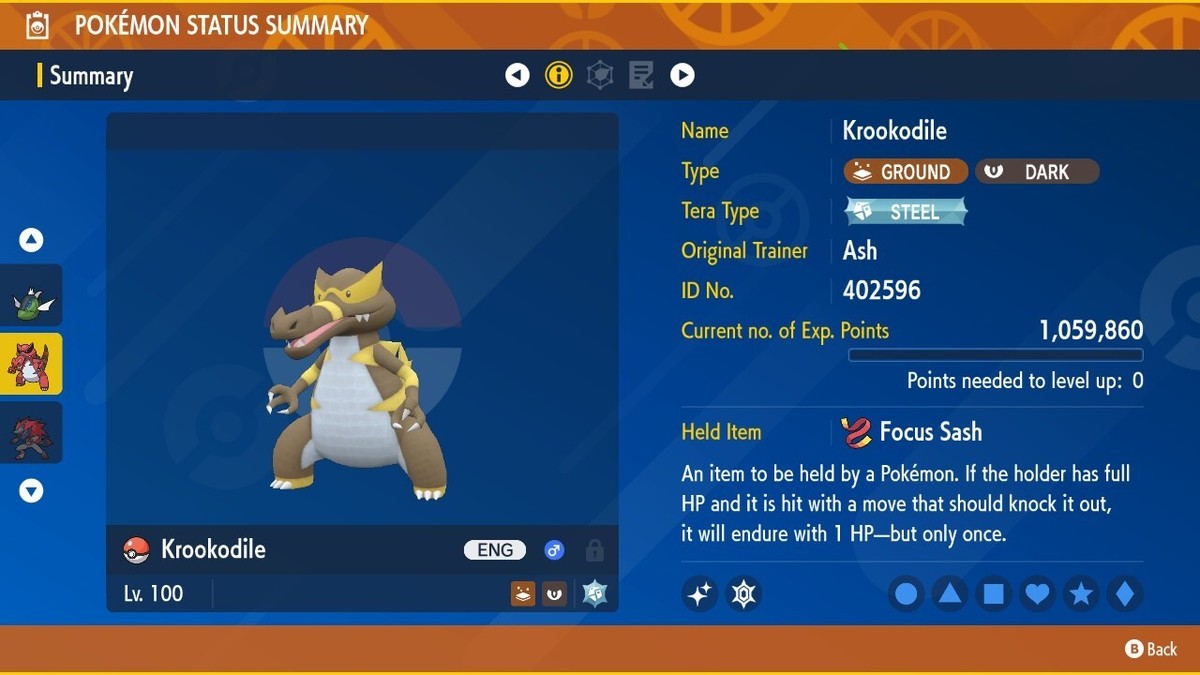This screenshot has width=1200, height=675.
Task: Toggle the triangle marking
Action: pyautogui.click(x=950, y=594)
